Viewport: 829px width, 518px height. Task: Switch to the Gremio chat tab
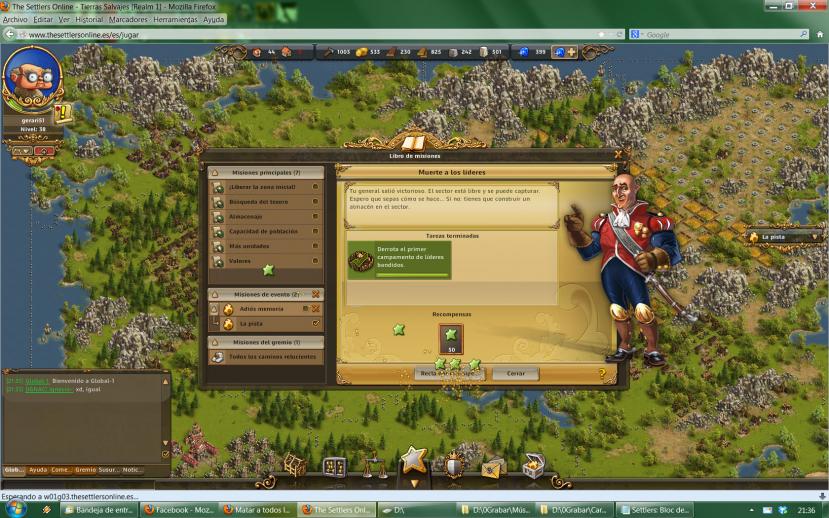point(85,469)
